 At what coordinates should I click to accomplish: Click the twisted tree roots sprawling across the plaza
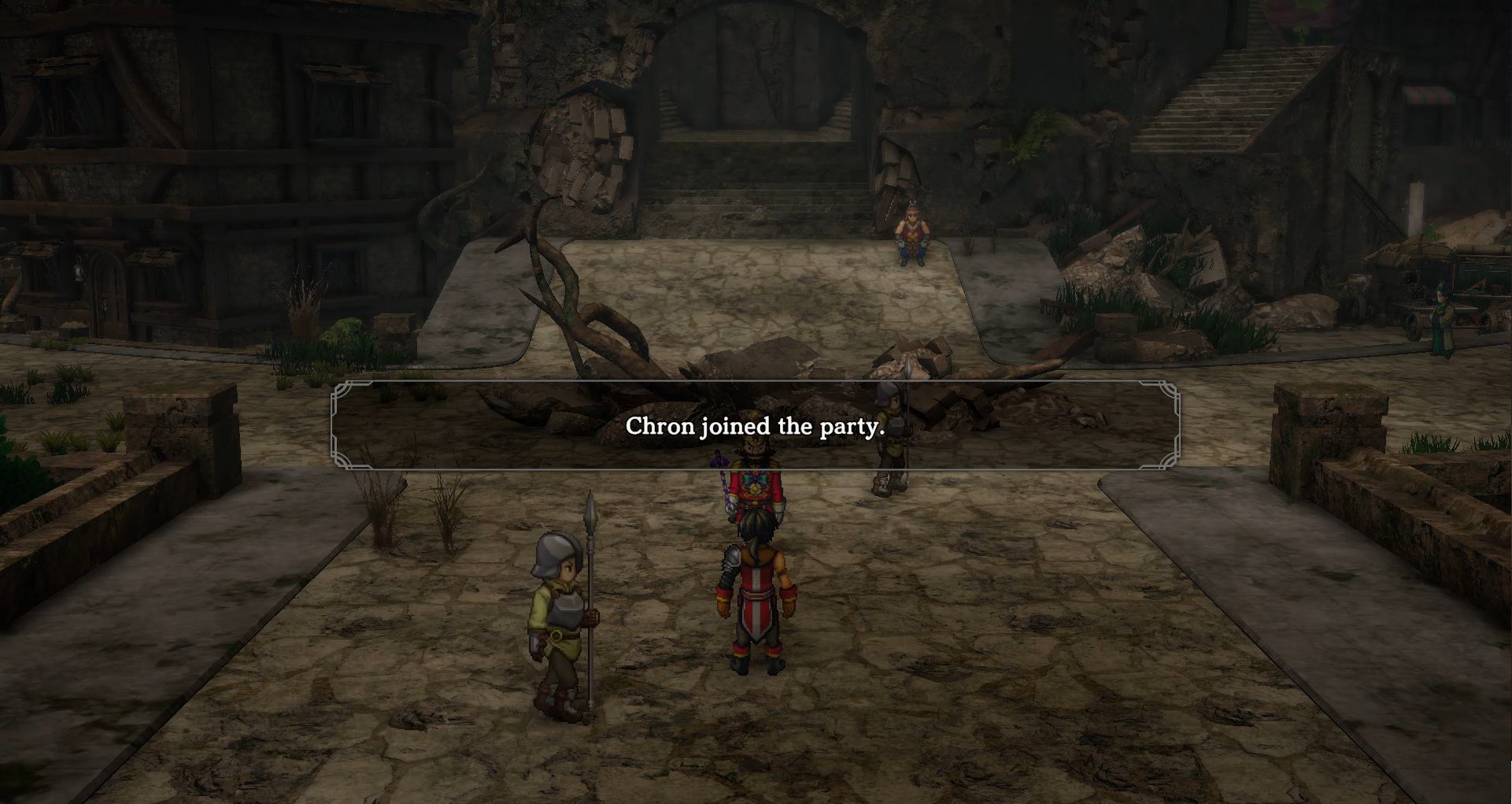(x=567, y=315)
